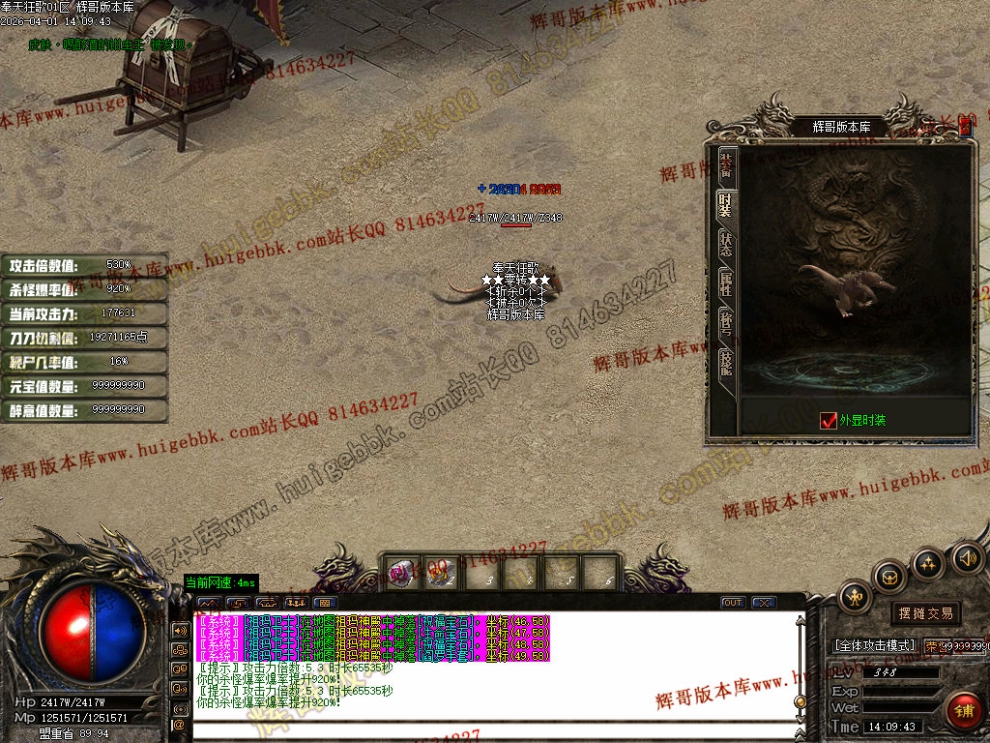This screenshot has height=743, width=990.
Task: Open the 状态 status tab
Action: [727, 244]
